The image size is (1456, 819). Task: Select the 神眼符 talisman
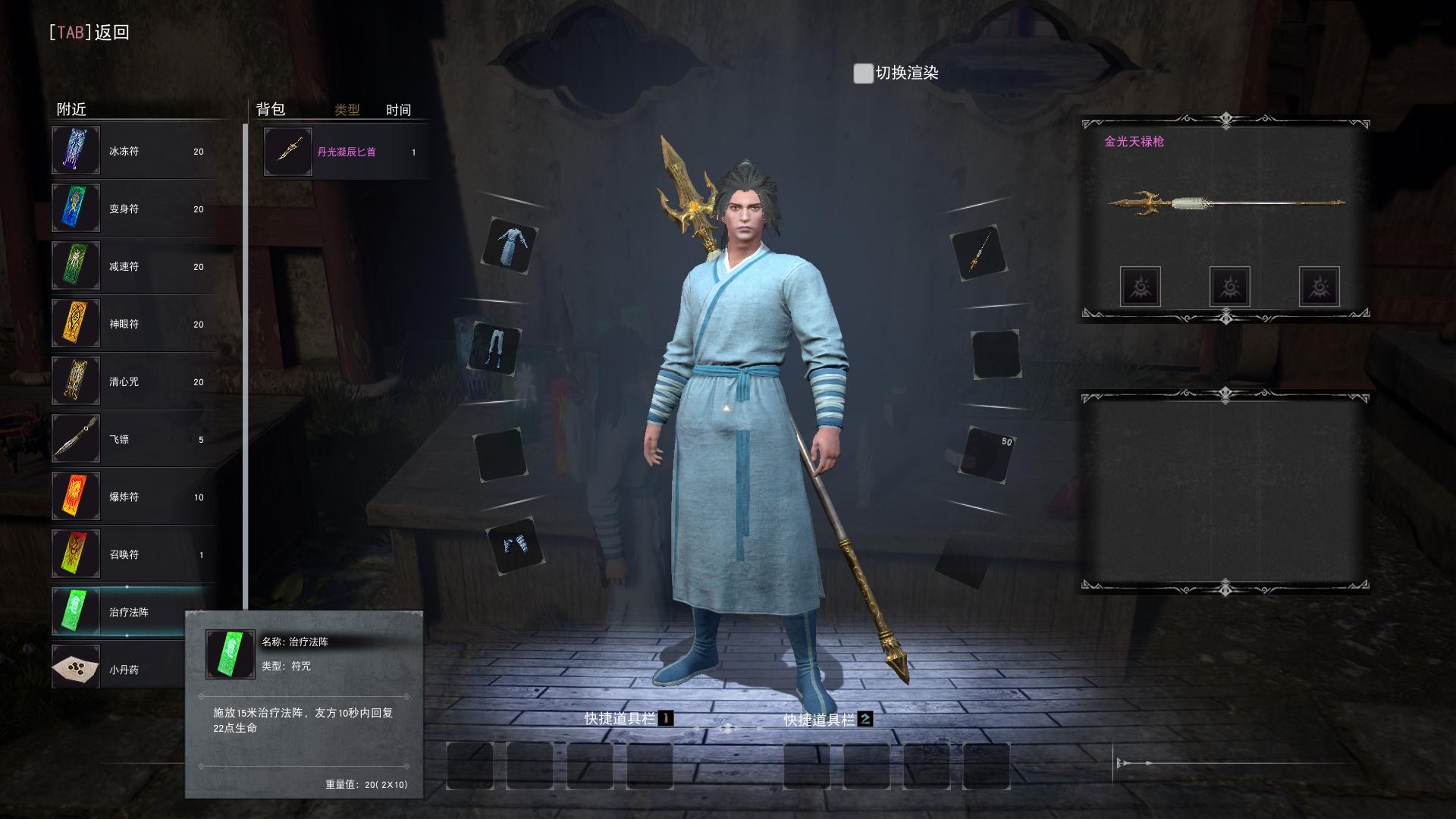point(133,324)
